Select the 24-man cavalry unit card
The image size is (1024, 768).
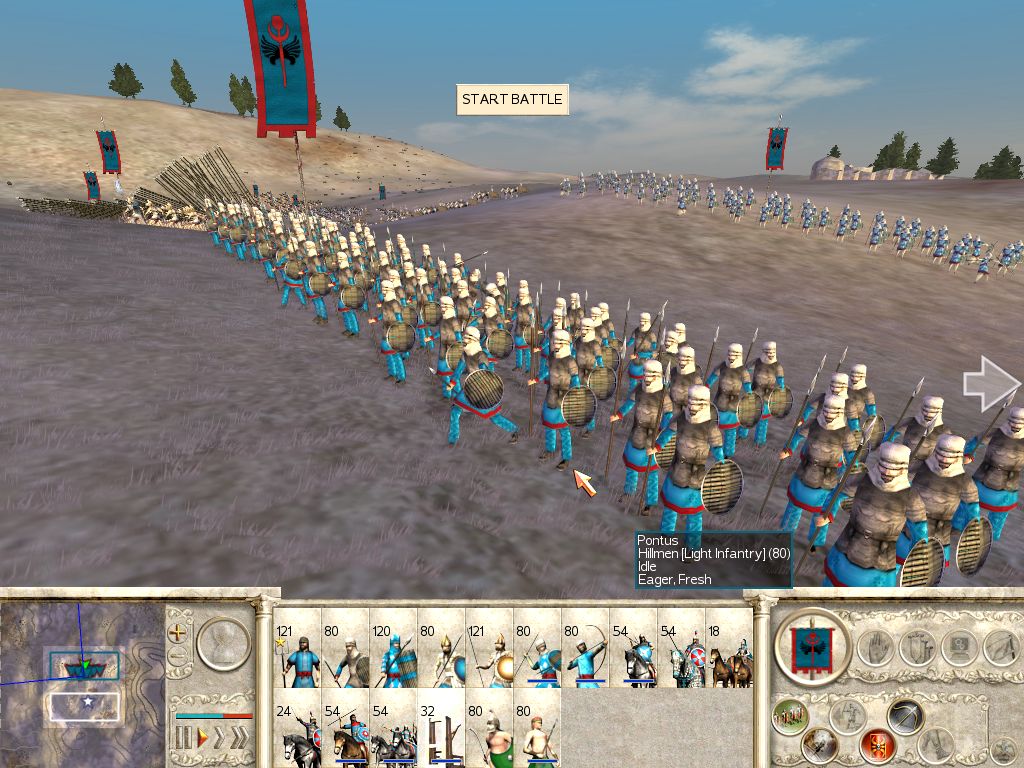[297, 733]
